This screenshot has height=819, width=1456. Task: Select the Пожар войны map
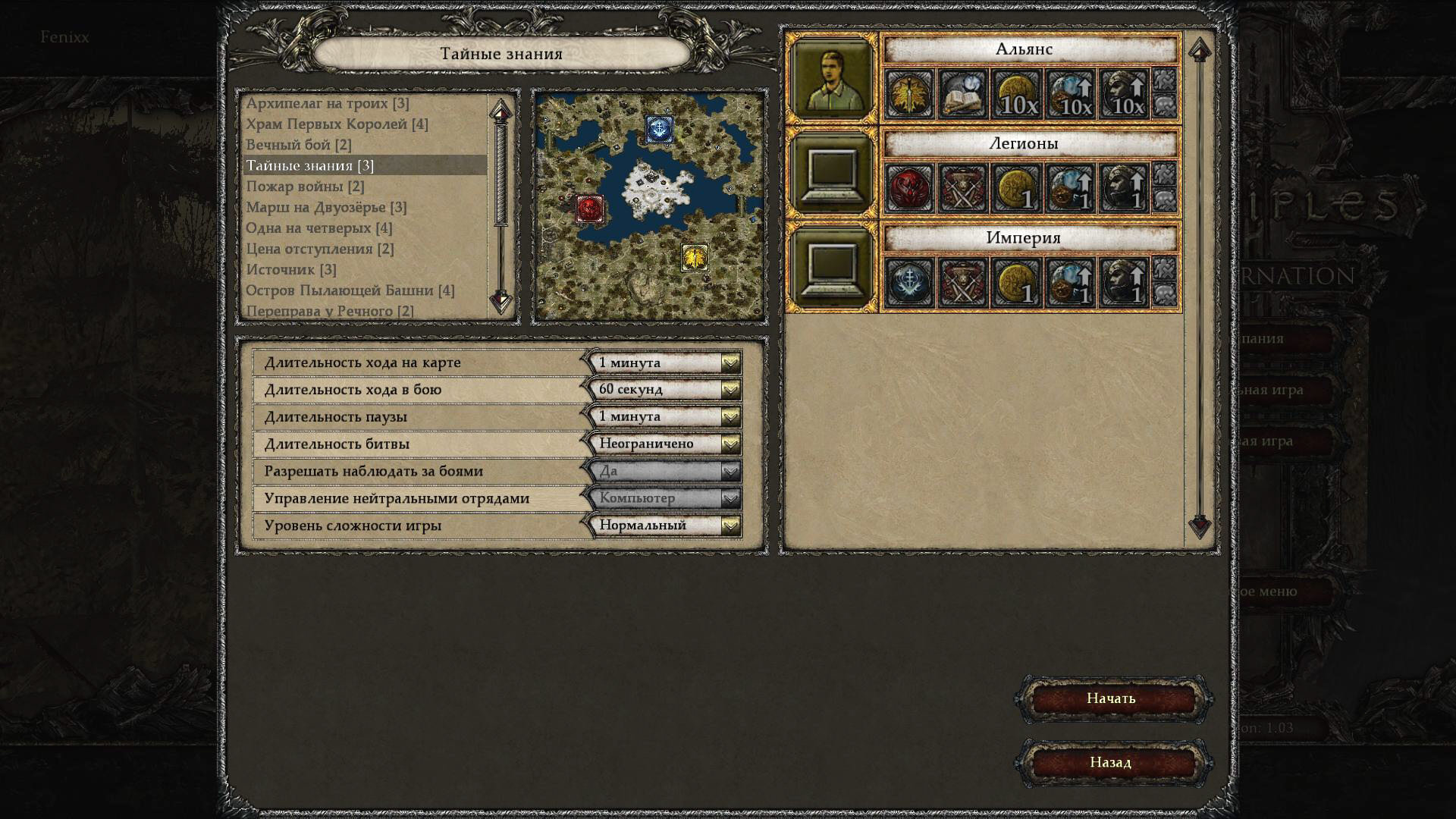(305, 187)
